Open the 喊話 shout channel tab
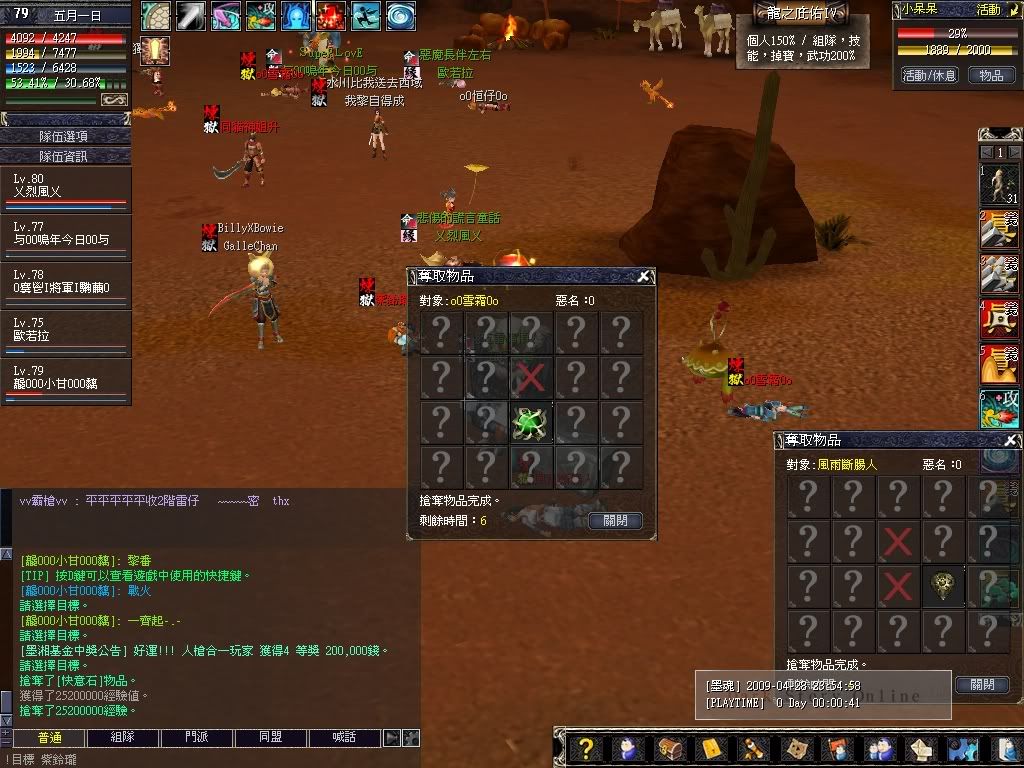Screen dimensions: 1024x768 click(344, 738)
